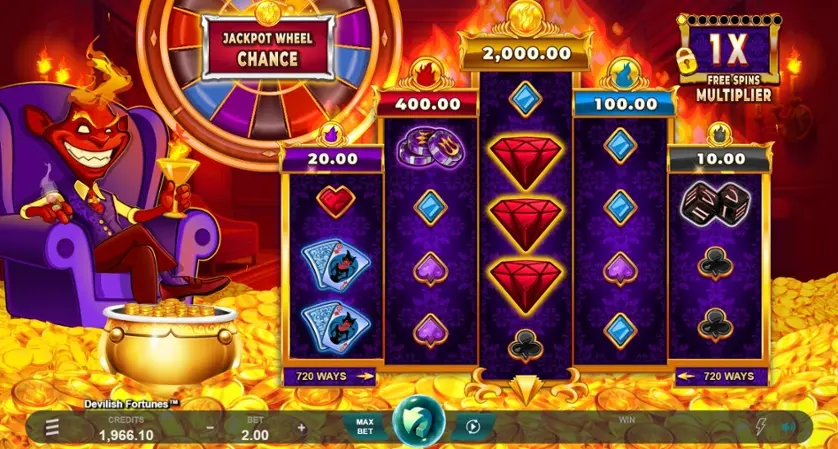This screenshot has width=838, height=449.
Task: Increase the bet with the plus button
Action: pos(301,427)
